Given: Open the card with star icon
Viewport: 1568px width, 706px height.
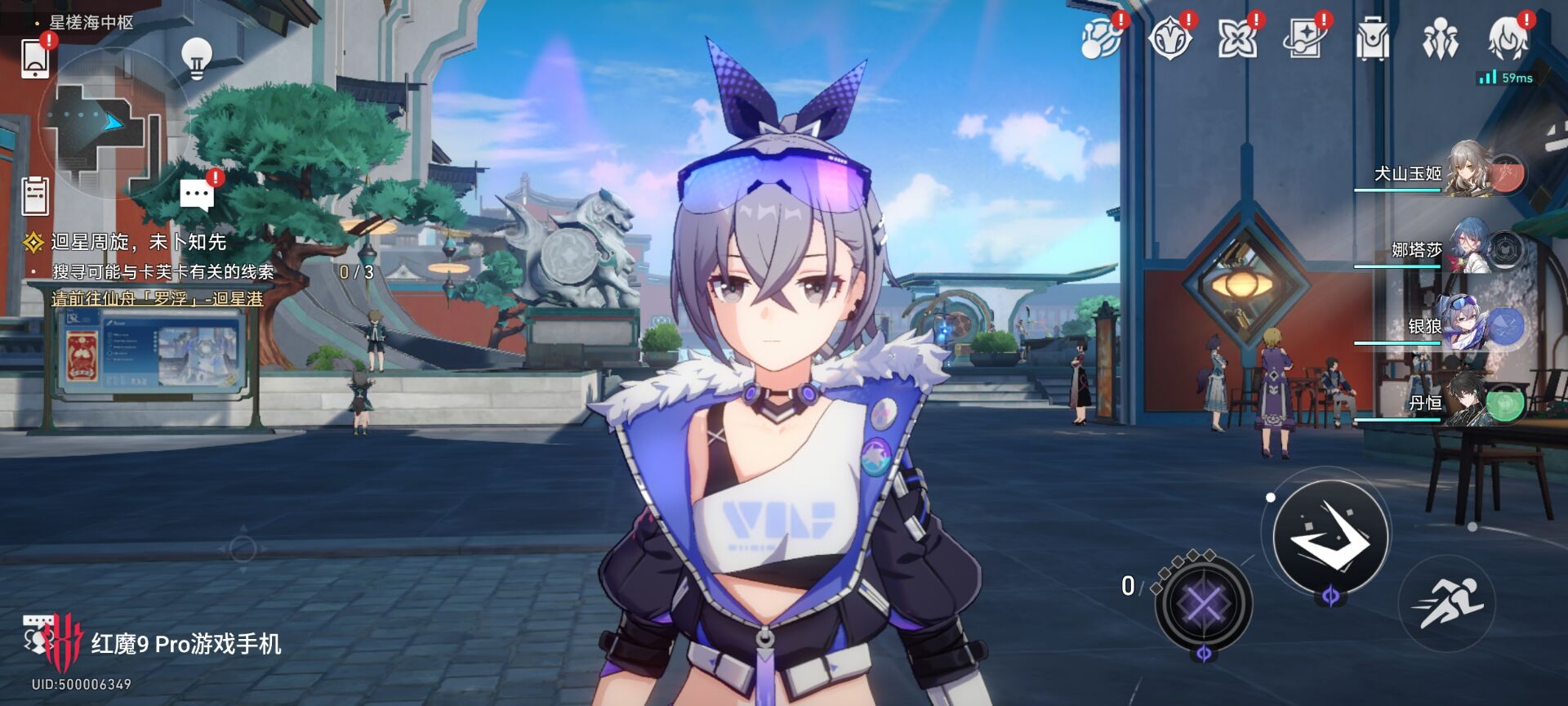Looking at the screenshot, I should pos(1304,38).
